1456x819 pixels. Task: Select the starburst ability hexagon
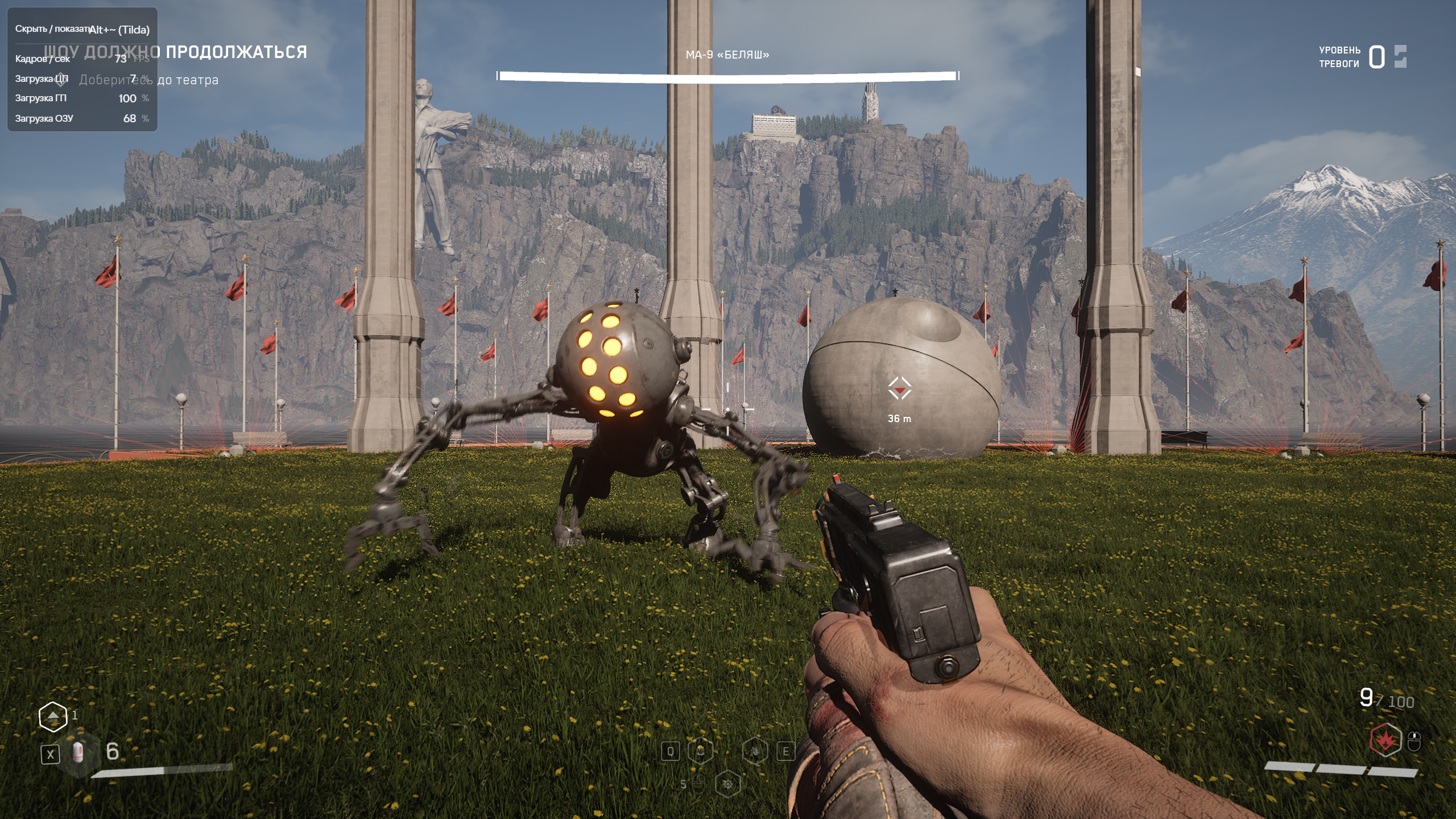coord(727,785)
